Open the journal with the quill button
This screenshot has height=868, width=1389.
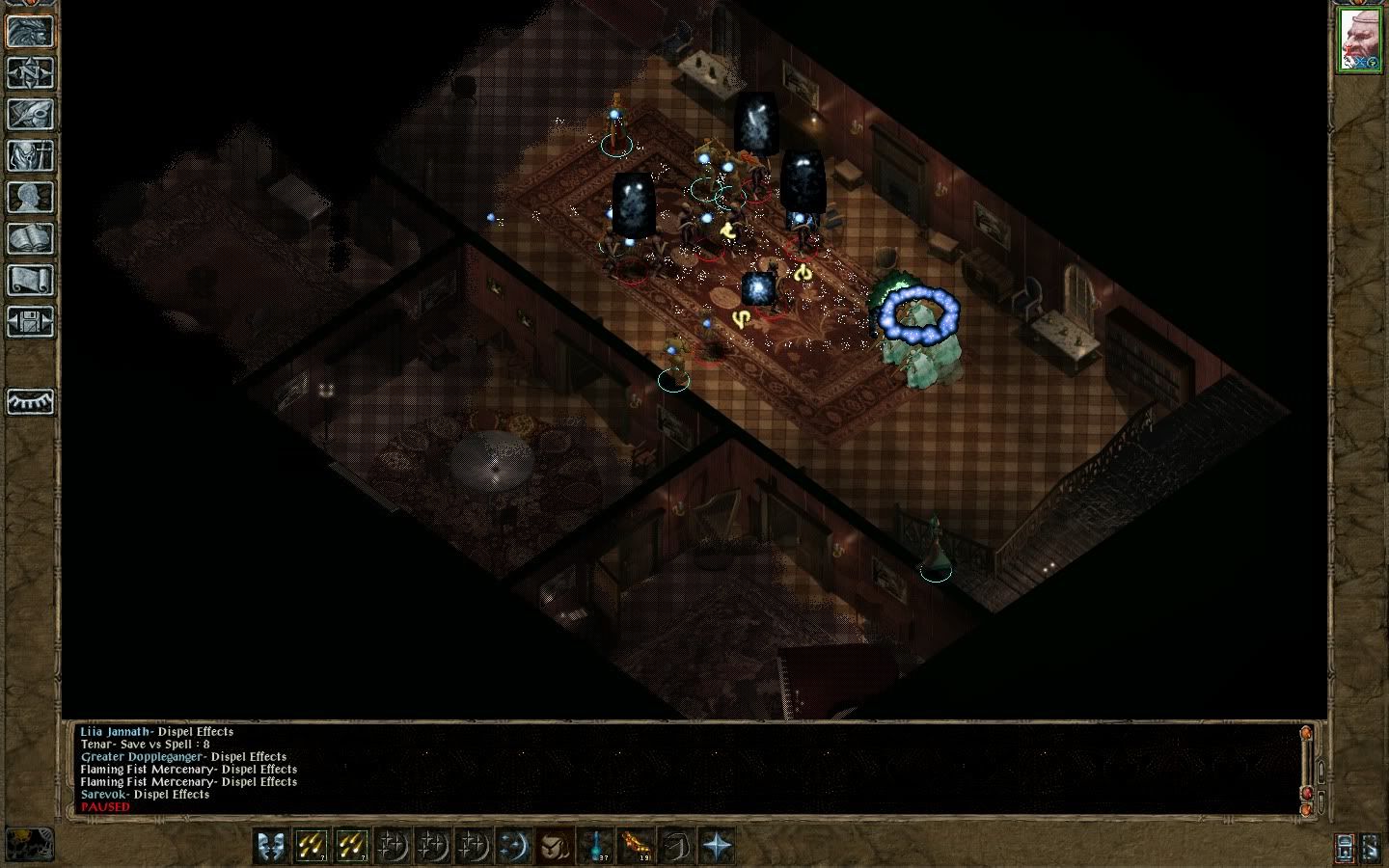[x=30, y=114]
